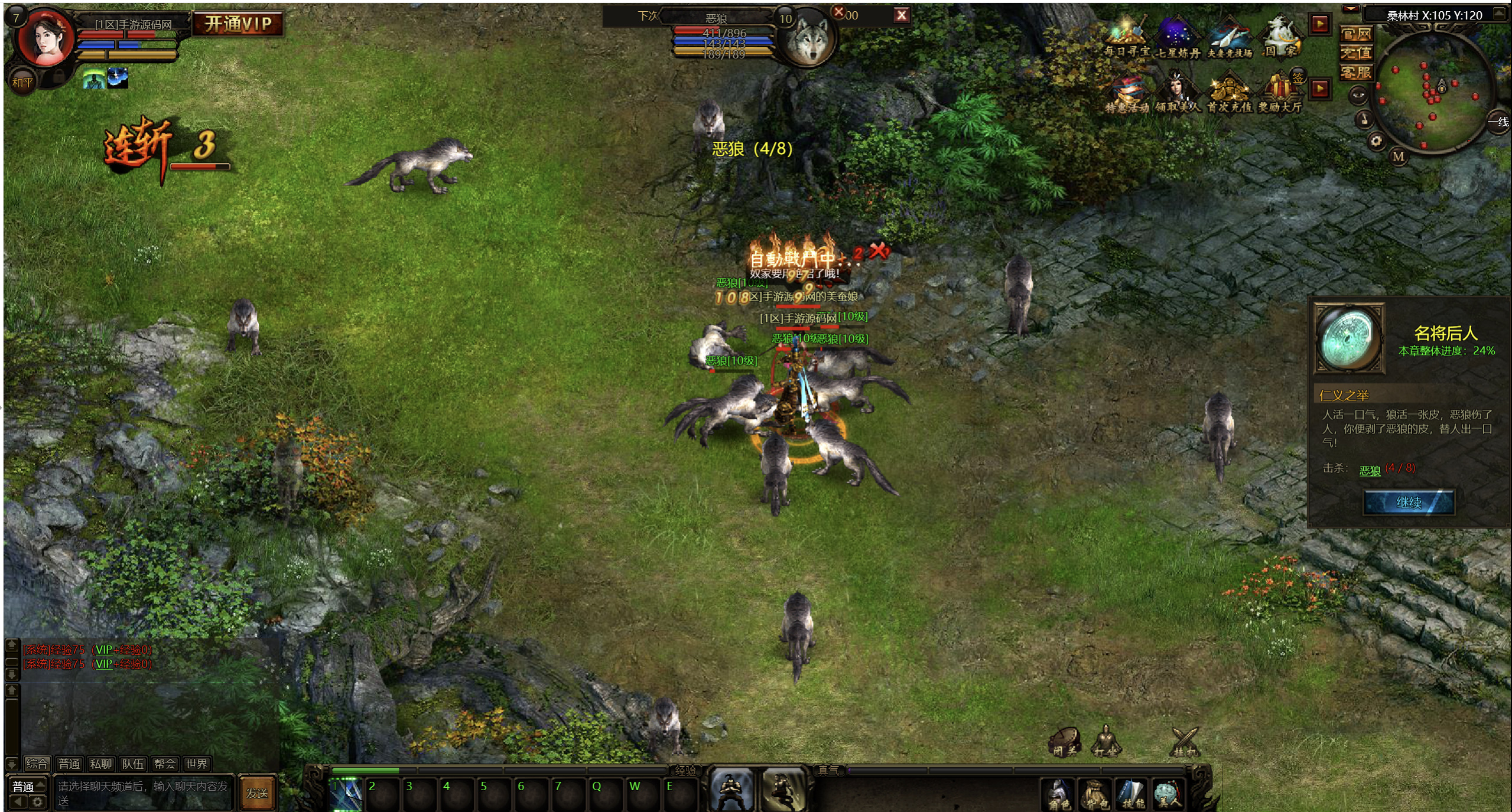
Task: Open the 背包 bag icon
Action: (x=1095, y=794)
